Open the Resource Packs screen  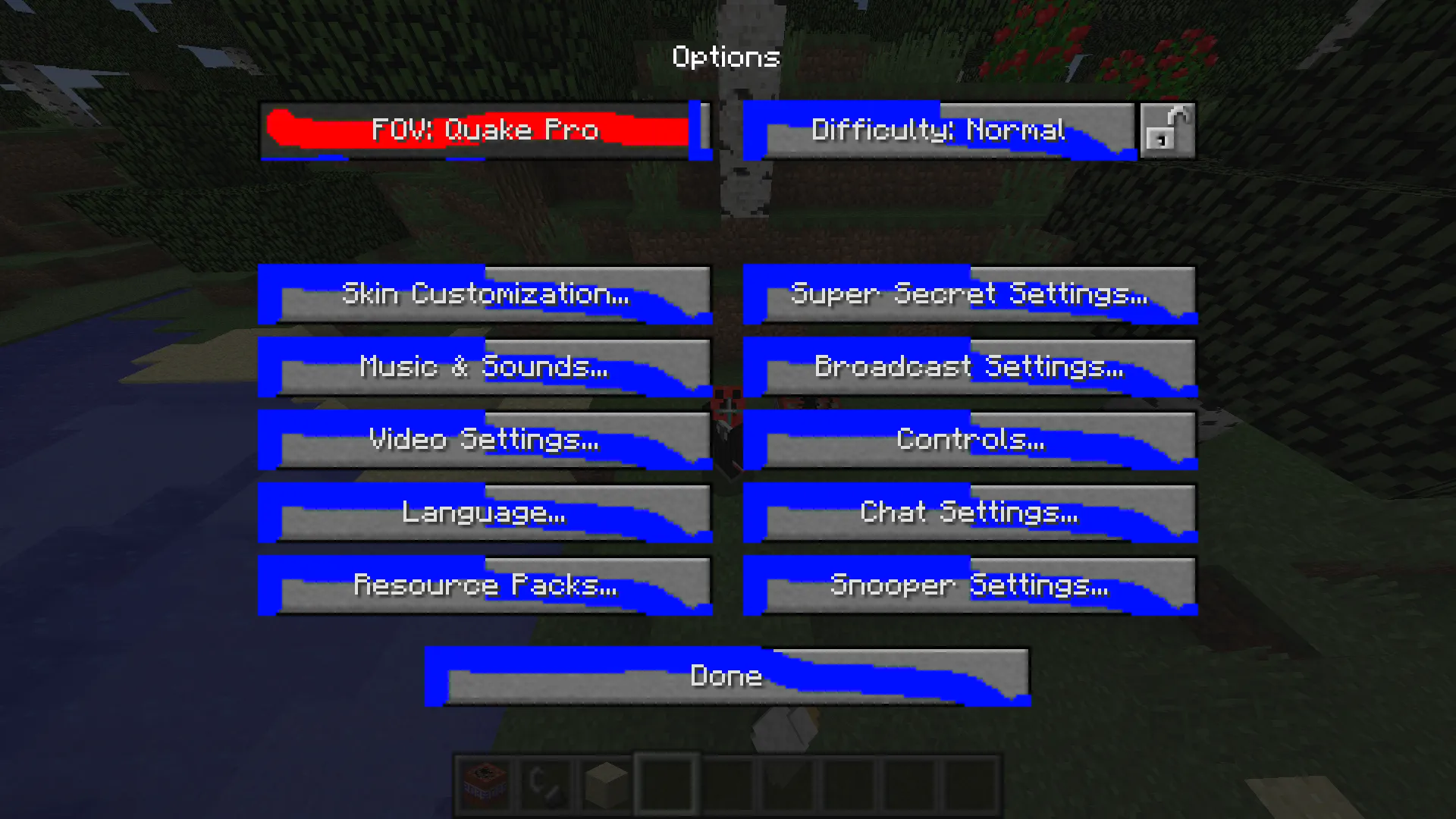click(x=485, y=585)
